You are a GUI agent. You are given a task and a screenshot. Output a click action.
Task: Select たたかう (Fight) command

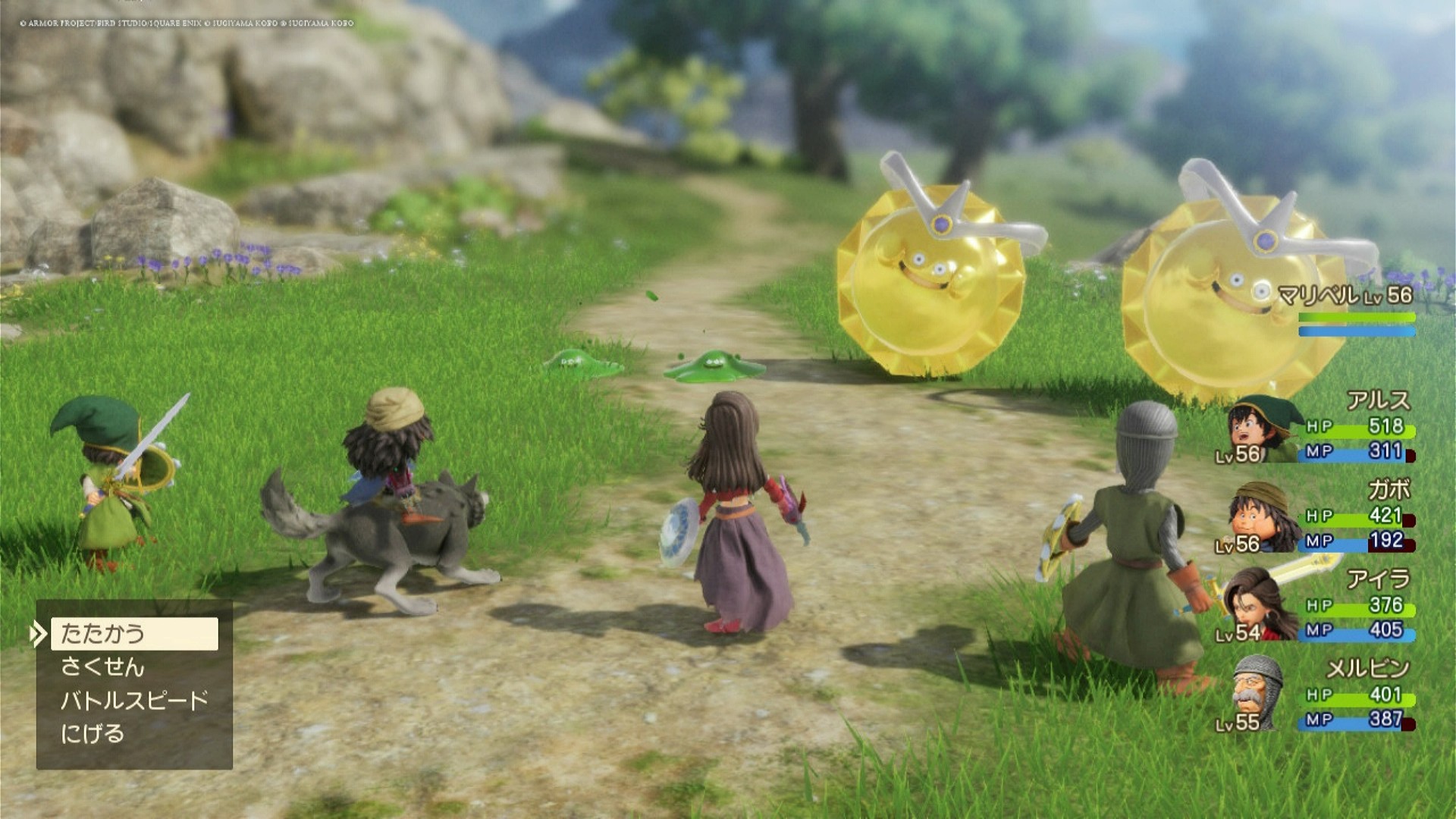(x=134, y=634)
